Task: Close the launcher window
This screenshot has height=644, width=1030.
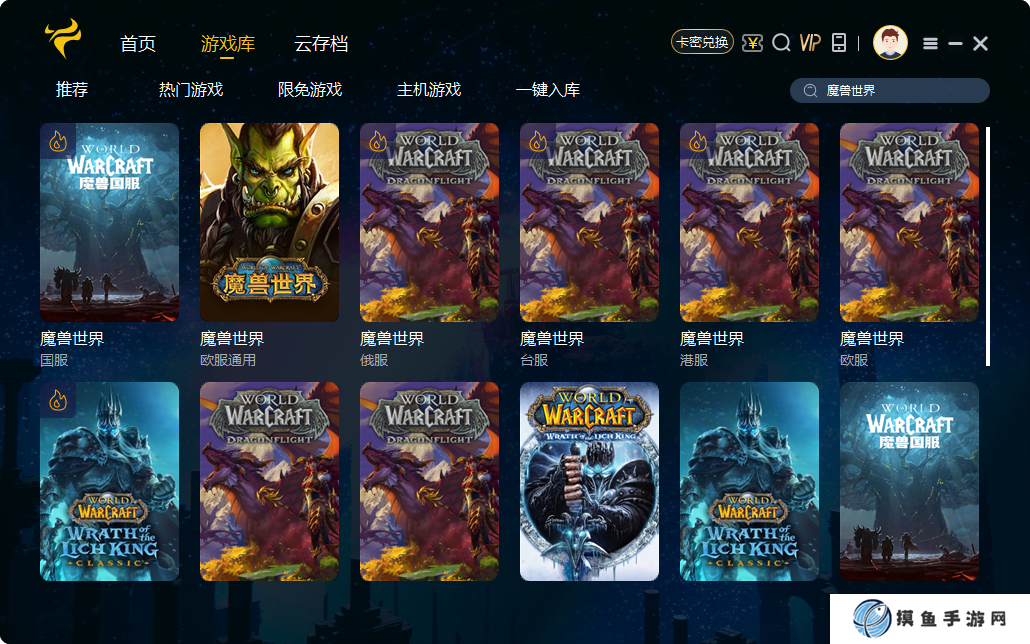Action: (980, 43)
